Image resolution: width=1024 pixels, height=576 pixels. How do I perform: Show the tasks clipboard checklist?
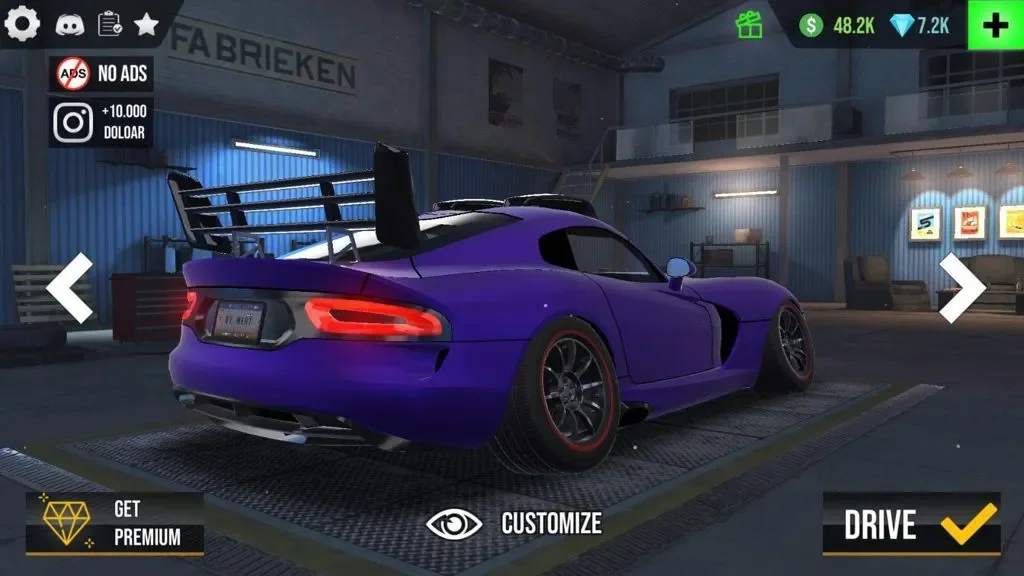[109, 25]
